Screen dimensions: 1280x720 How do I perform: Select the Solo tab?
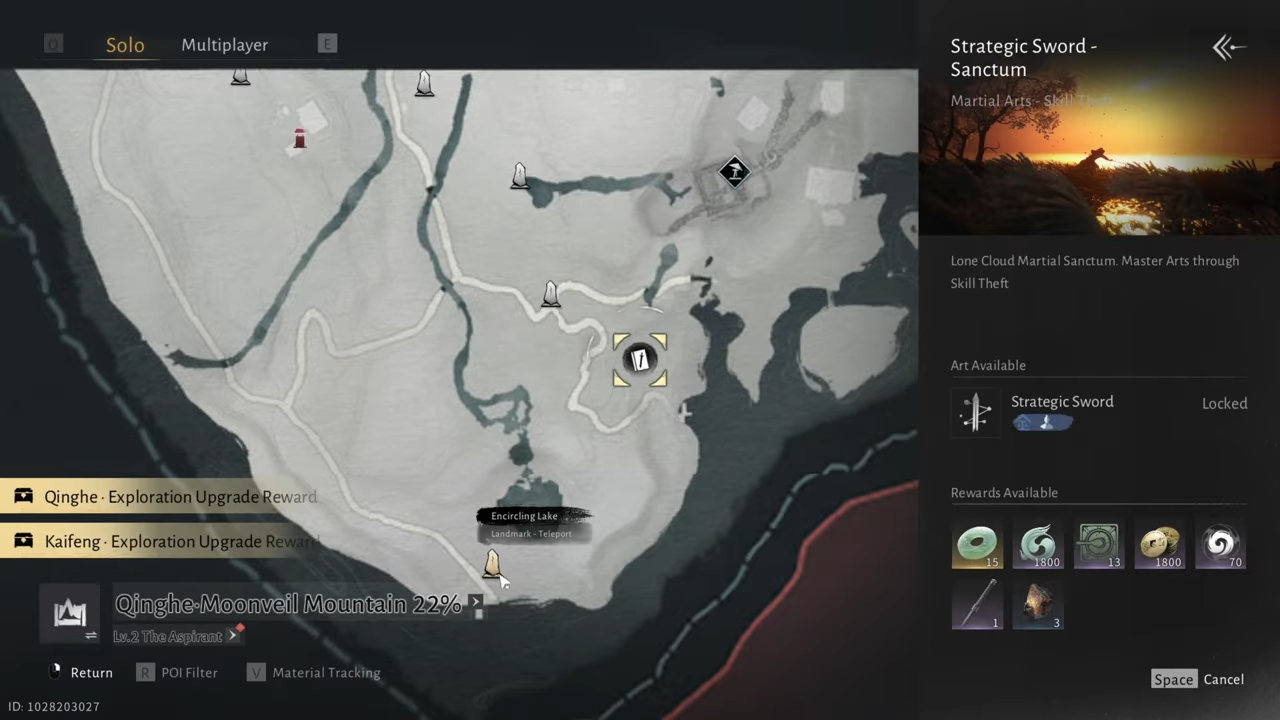[x=125, y=45]
